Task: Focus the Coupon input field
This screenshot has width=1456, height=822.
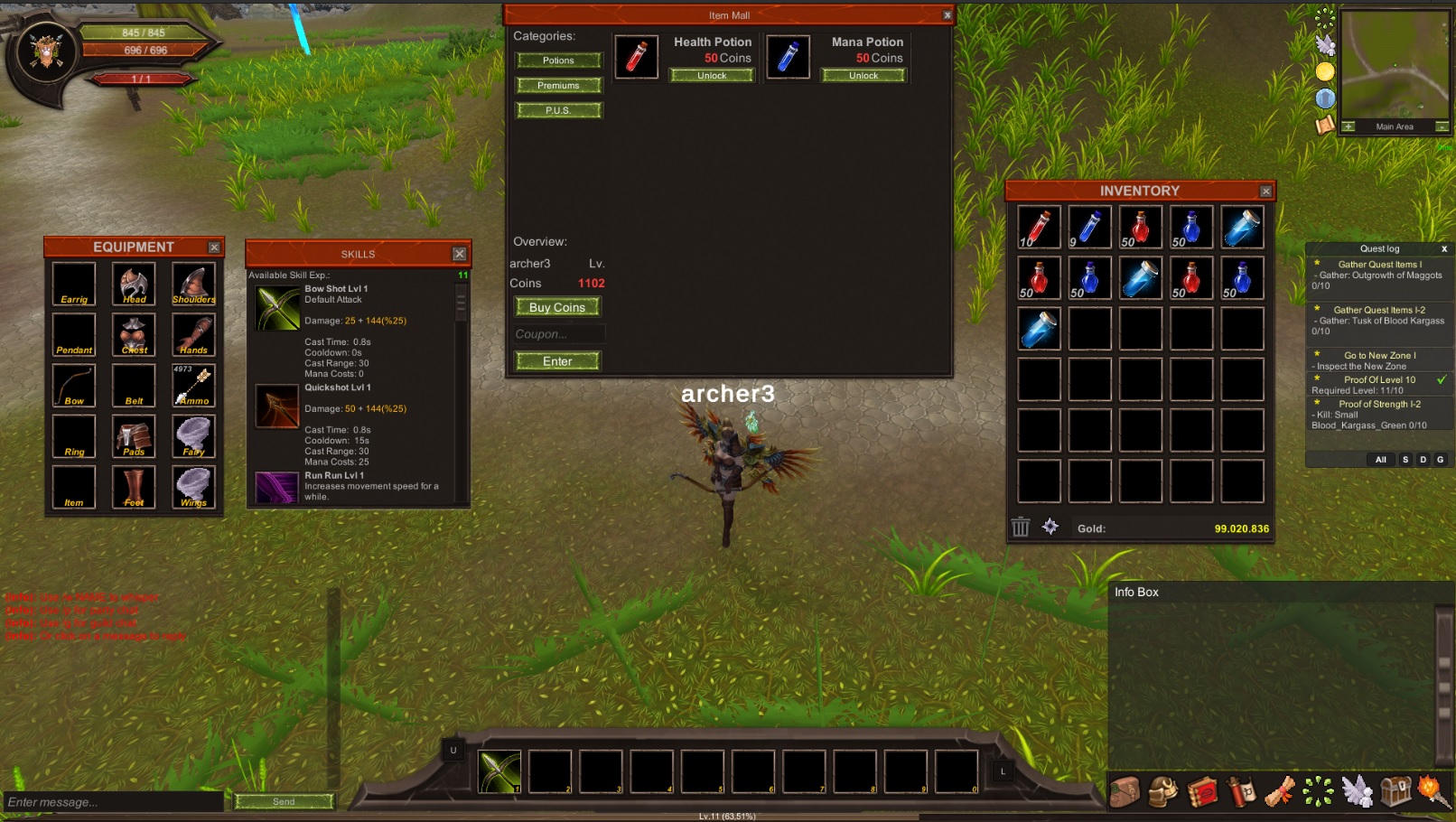Action: coord(557,334)
